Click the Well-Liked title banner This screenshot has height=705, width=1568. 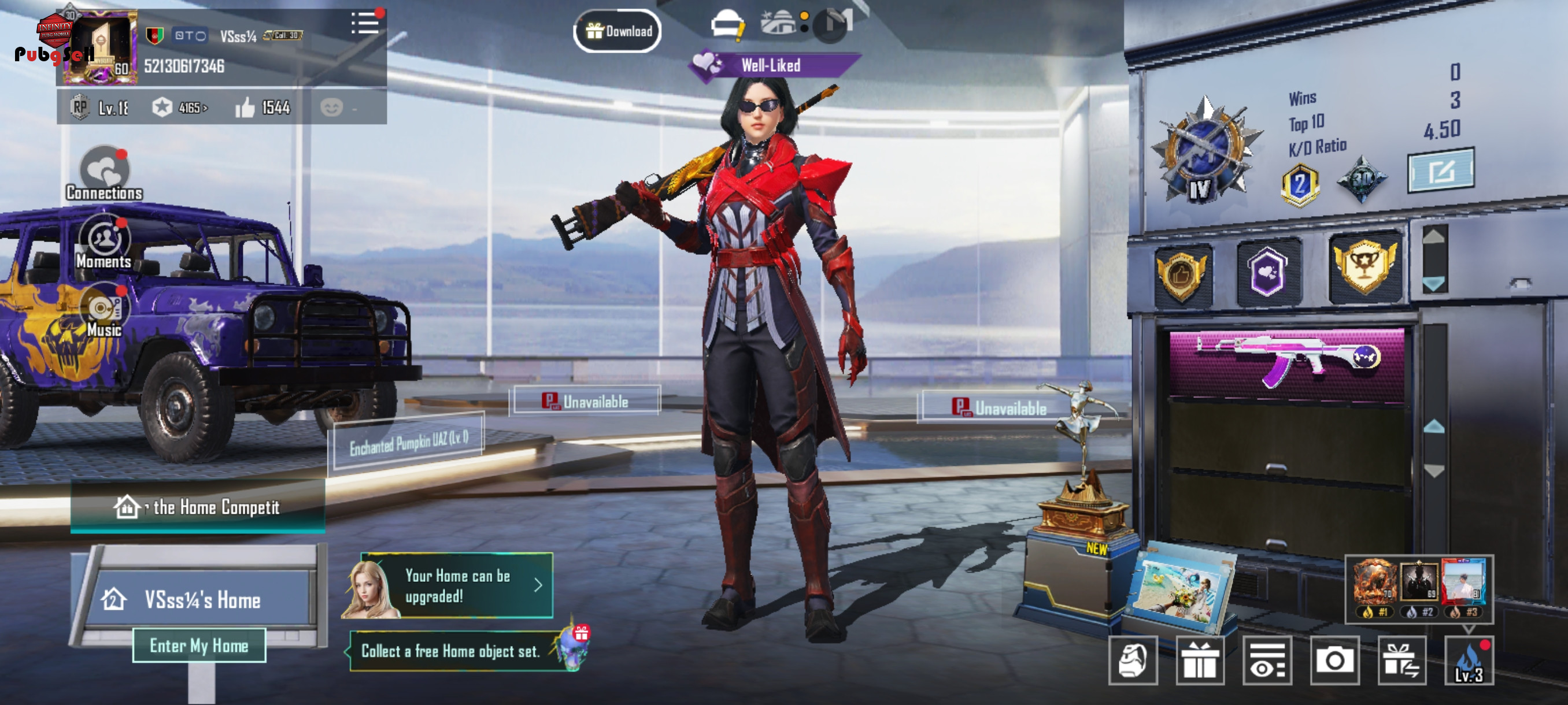[770, 65]
